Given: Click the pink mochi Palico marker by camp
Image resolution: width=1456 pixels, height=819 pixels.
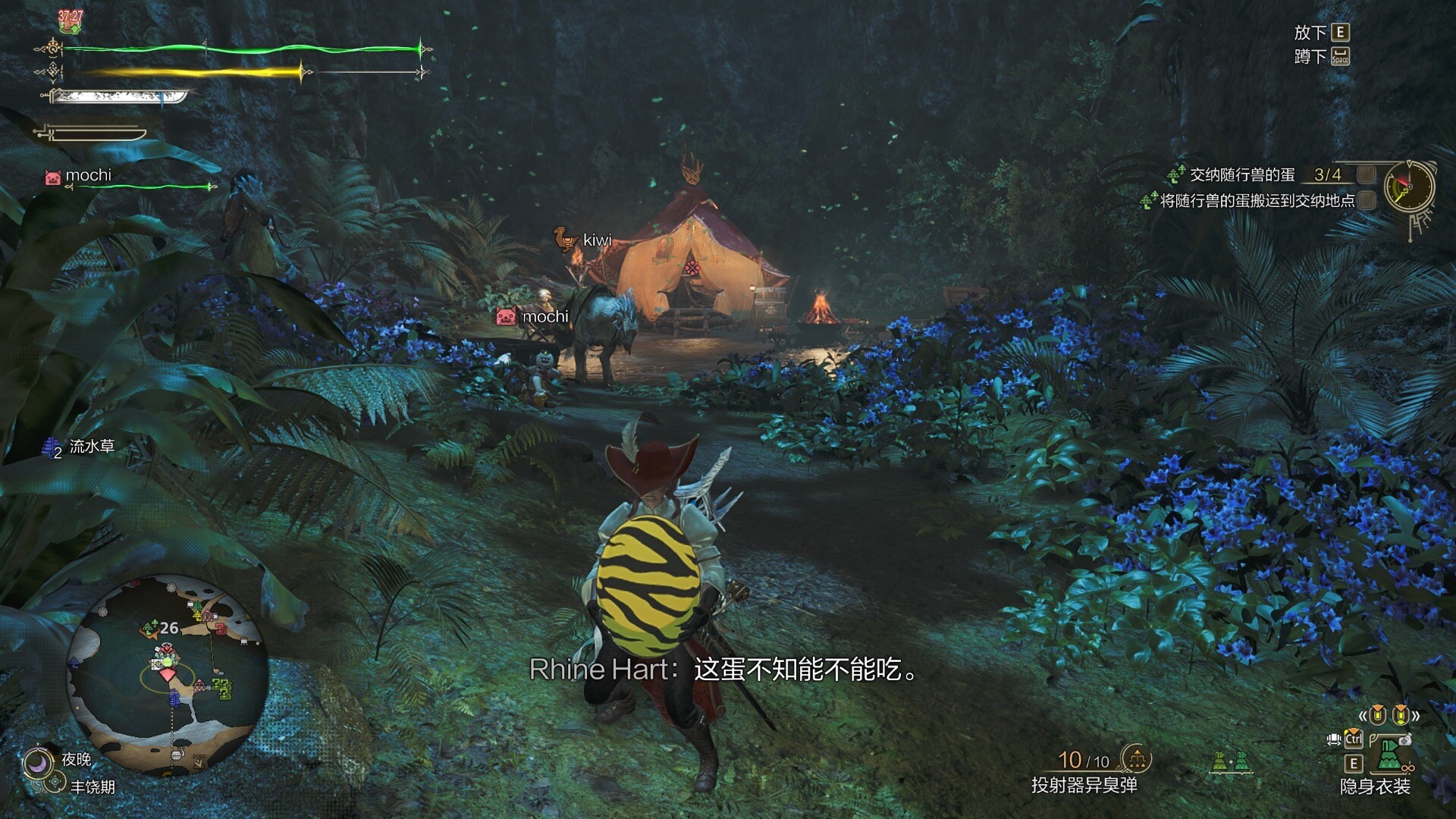Looking at the screenshot, I should click(x=506, y=316).
